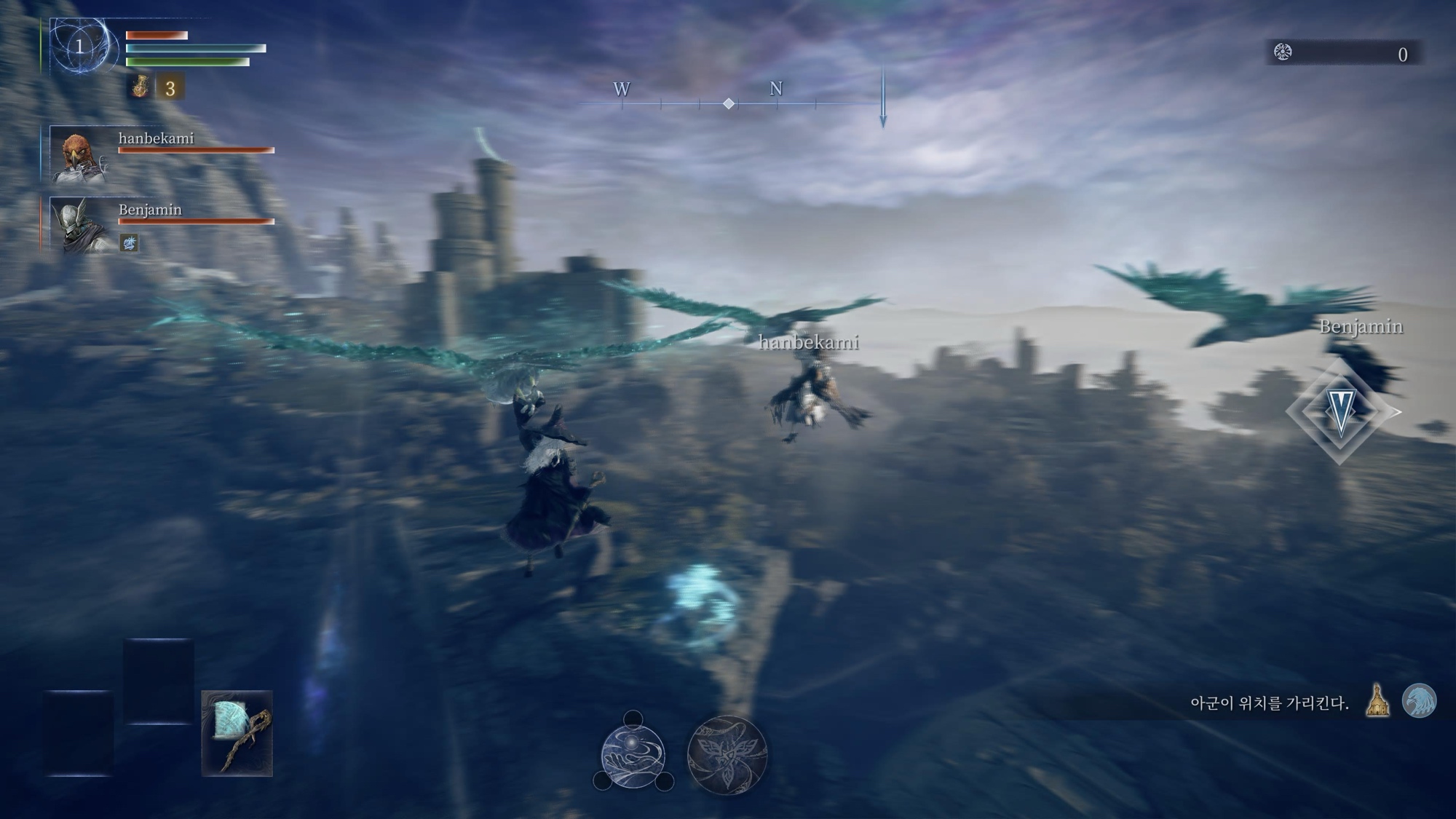This screenshot has height=819, width=1456.
Task: Click the blue eagle notification icon
Action: point(1418,700)
